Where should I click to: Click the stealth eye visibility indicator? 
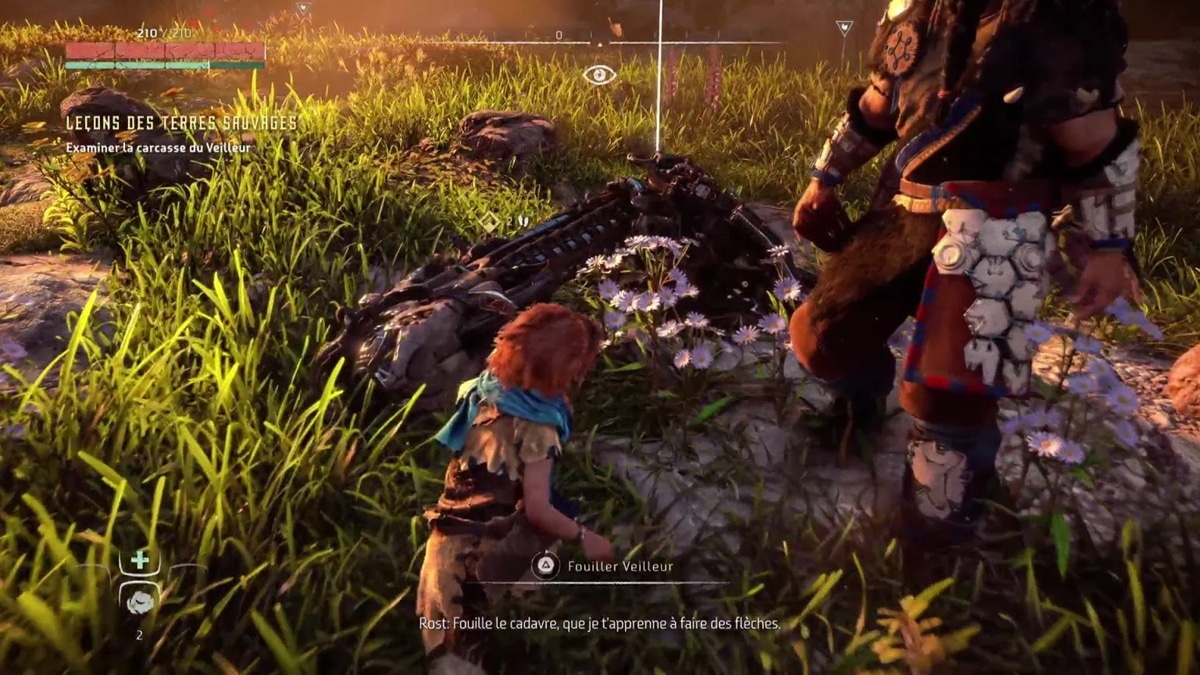click(599, 74)
